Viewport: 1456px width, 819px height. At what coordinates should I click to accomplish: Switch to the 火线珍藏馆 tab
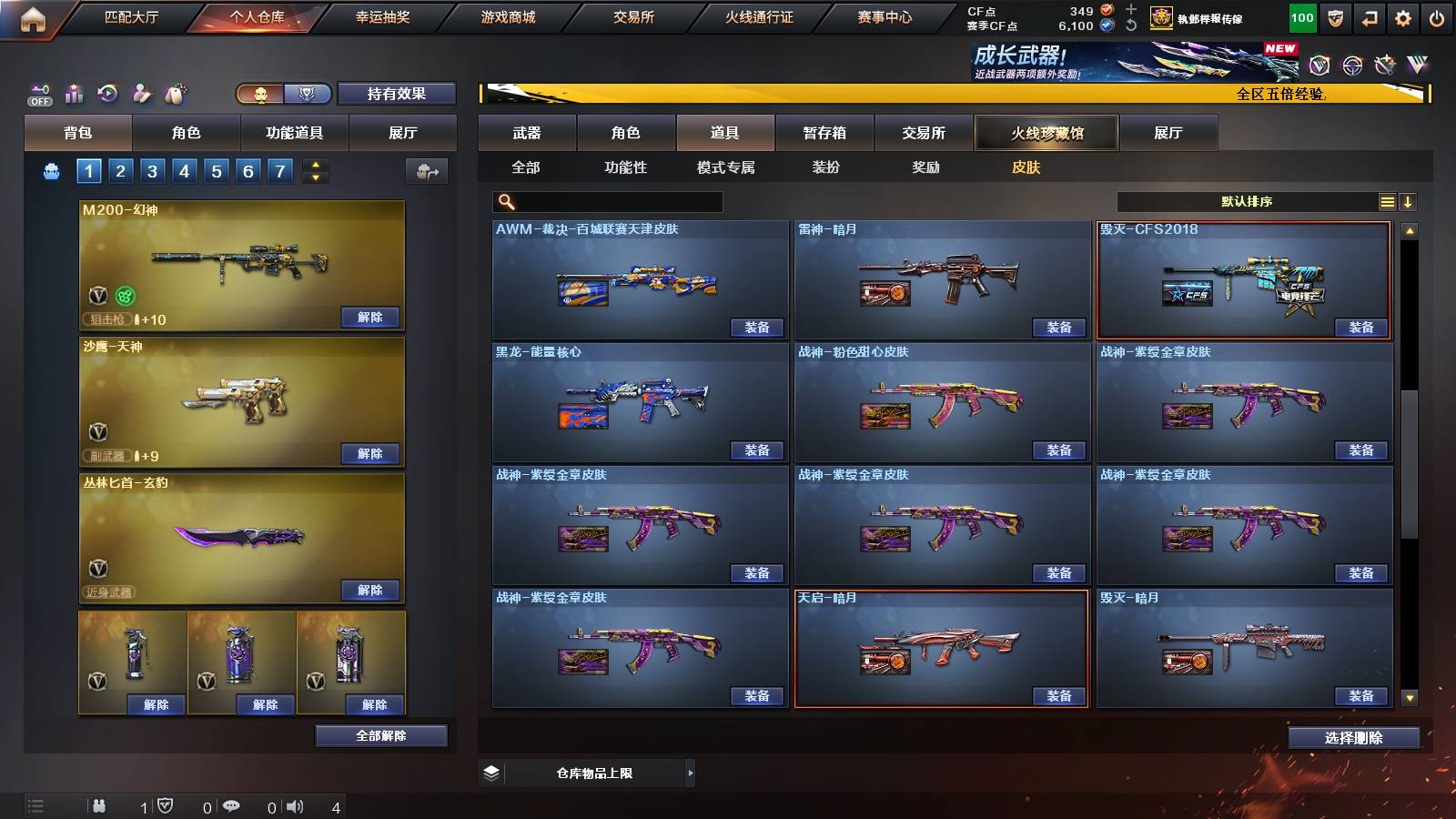tap(1045, 133)
